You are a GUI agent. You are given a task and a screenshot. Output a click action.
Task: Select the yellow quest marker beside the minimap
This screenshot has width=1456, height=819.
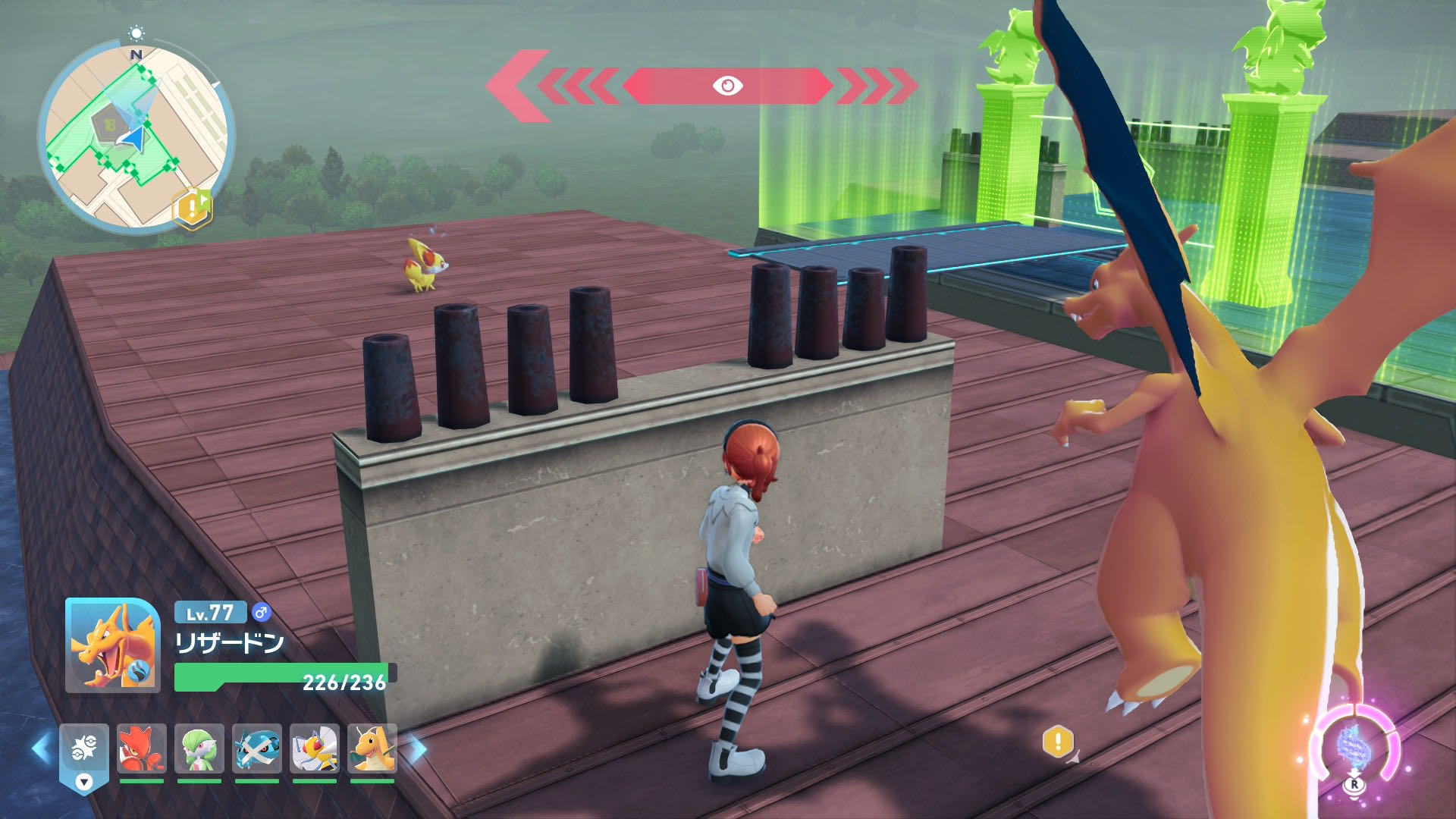click(193, 207)
